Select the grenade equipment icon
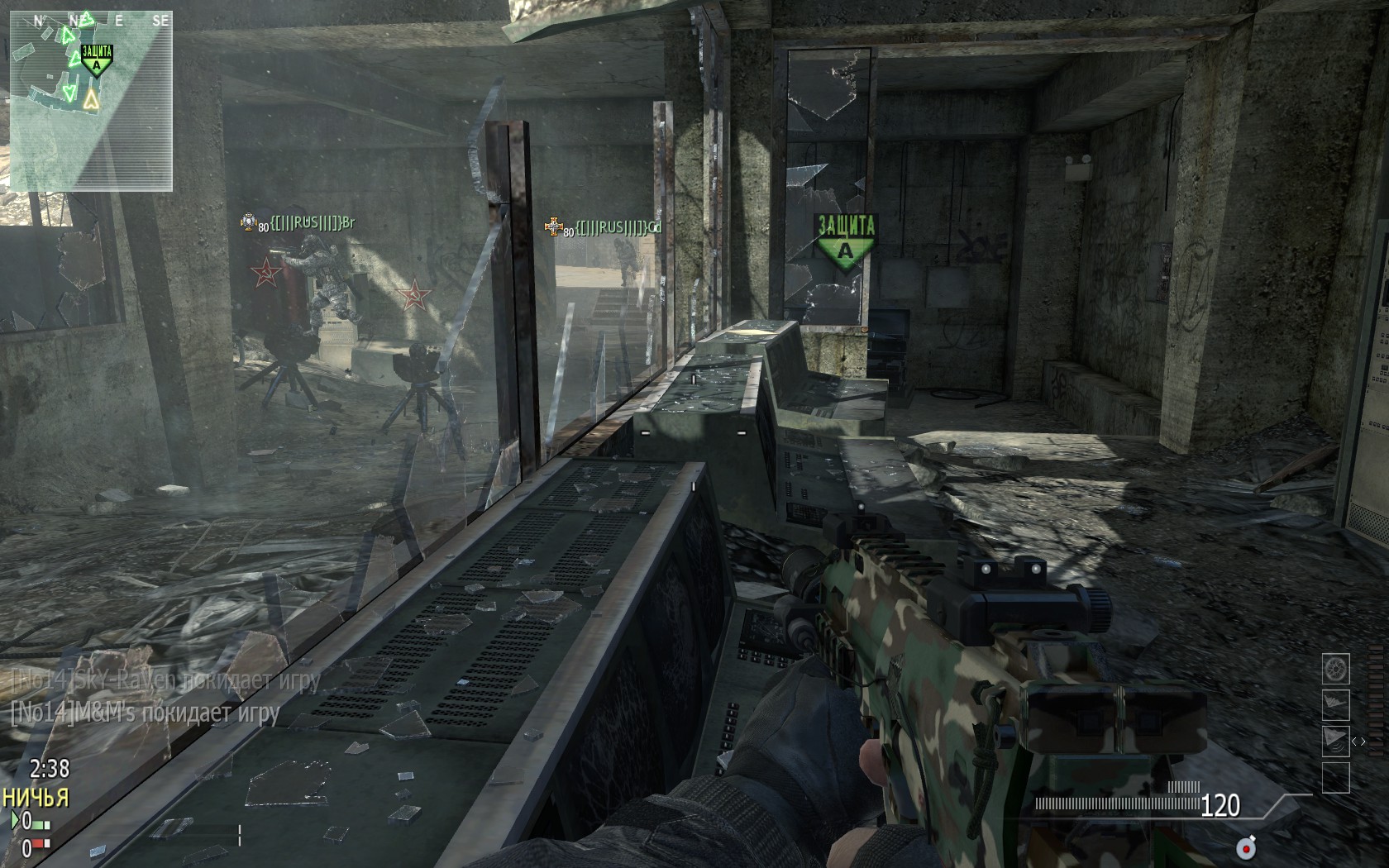Image resolution: width=1389 pixels, height=868 pixels. [1245, 847]
